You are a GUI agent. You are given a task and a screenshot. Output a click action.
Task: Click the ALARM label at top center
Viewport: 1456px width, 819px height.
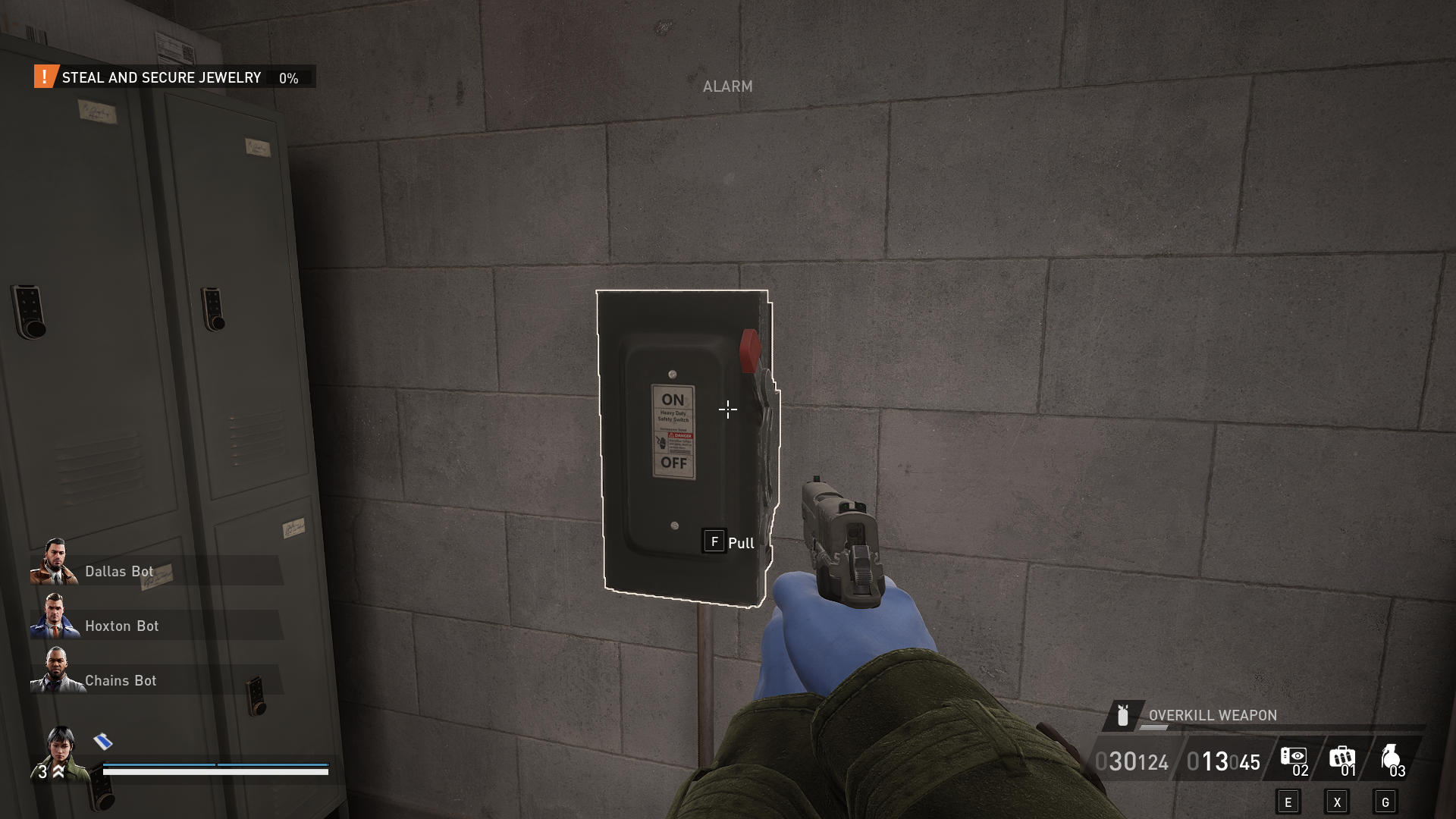[727, 86]
